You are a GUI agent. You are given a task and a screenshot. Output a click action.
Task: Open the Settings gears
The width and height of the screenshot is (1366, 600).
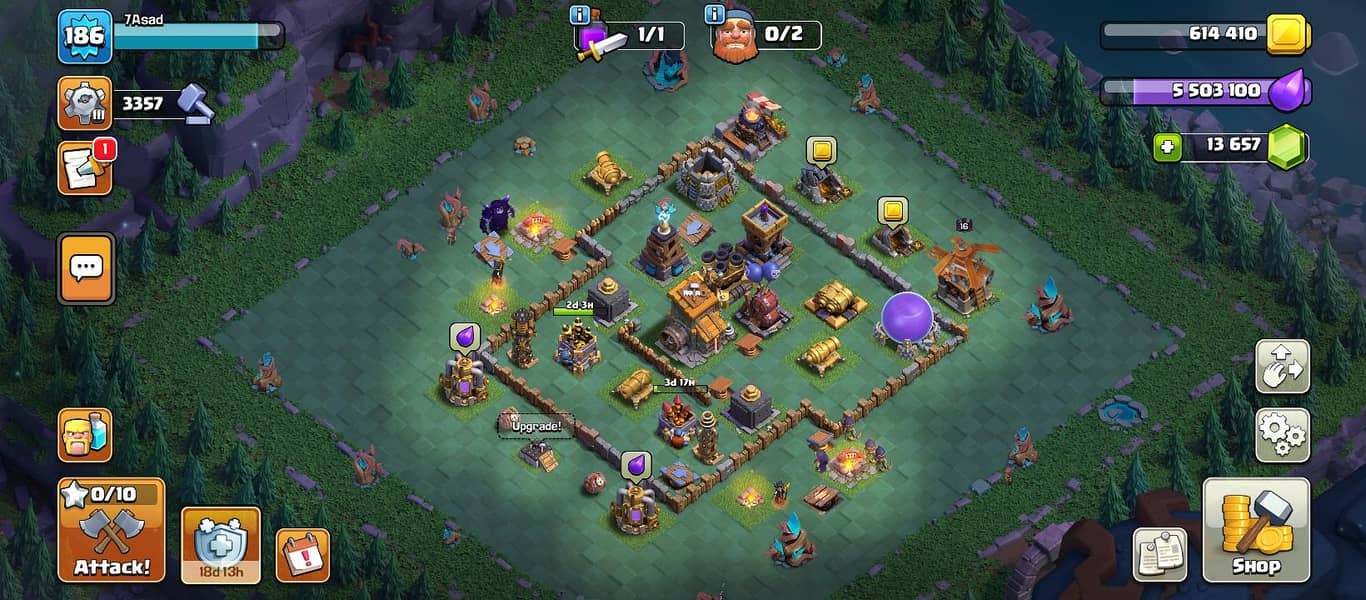pos(1282,434)
